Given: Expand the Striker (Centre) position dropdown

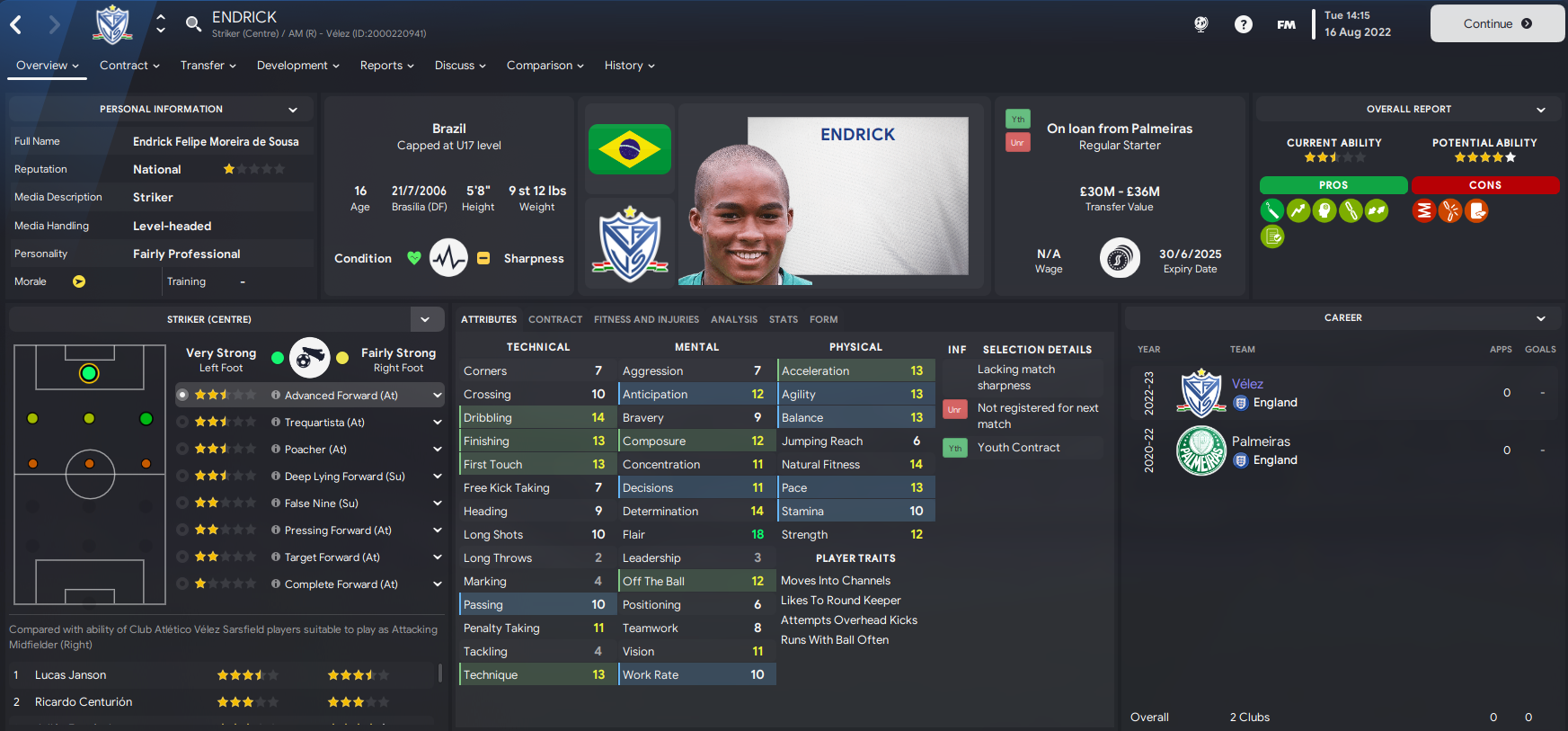Looking at the screenshot, I should point(426,319).
